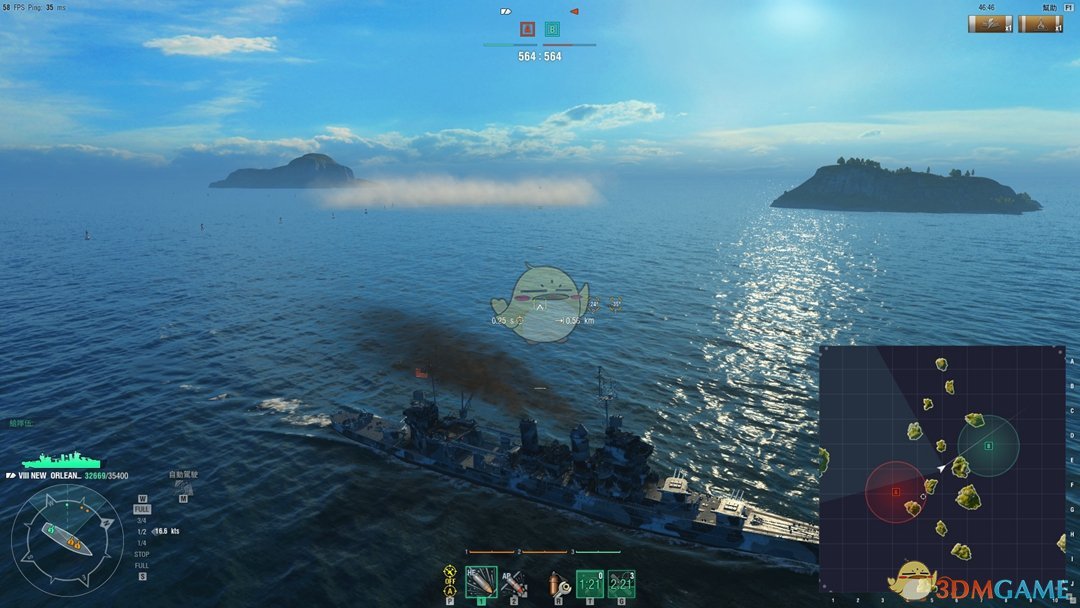Set engine telegraph to 3/4 speed
This screenshot has width=1080, height=608.
tap(142, 520)
